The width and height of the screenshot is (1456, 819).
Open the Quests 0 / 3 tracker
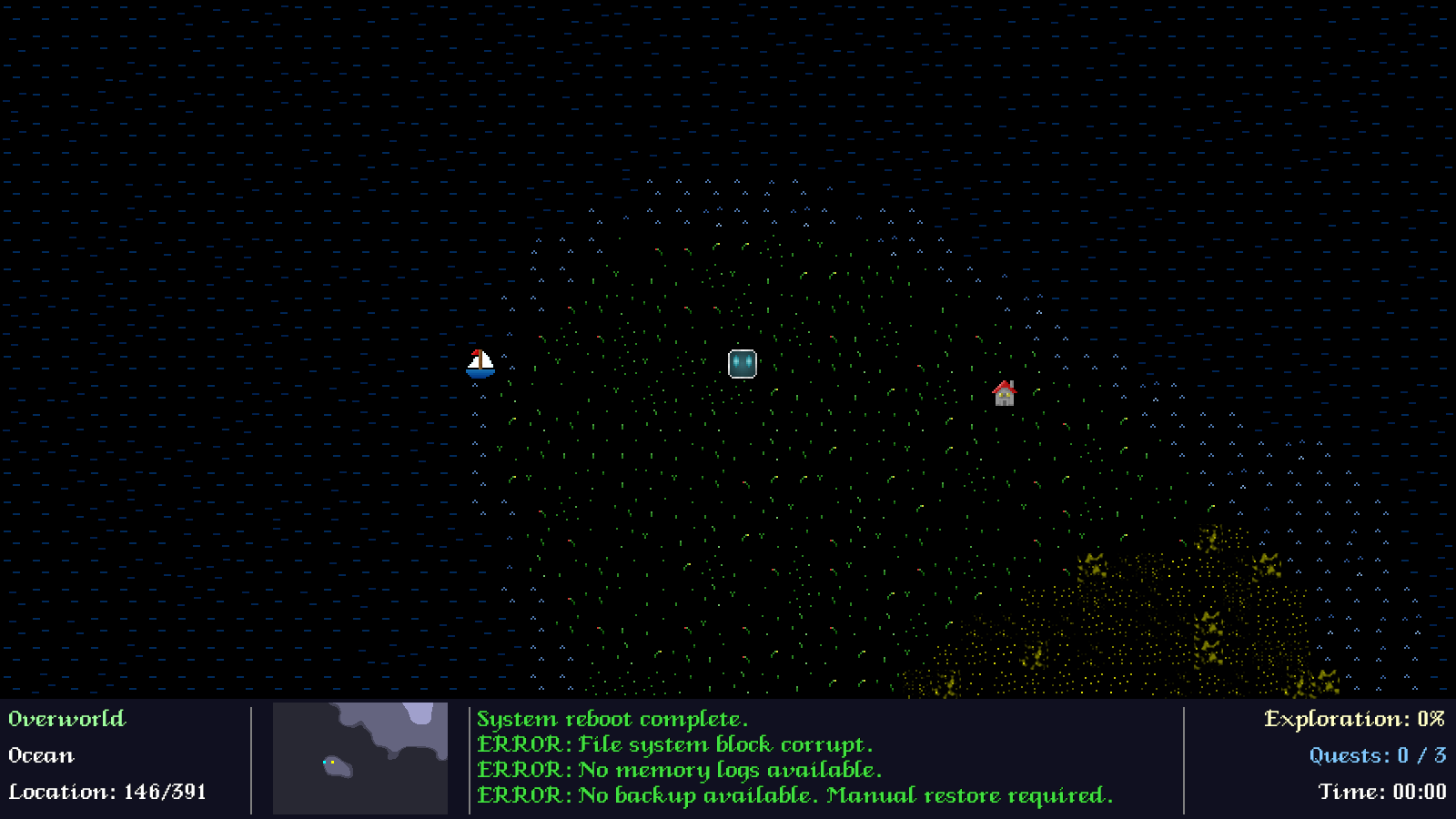pyautogui.click(x=1377, y=755)
